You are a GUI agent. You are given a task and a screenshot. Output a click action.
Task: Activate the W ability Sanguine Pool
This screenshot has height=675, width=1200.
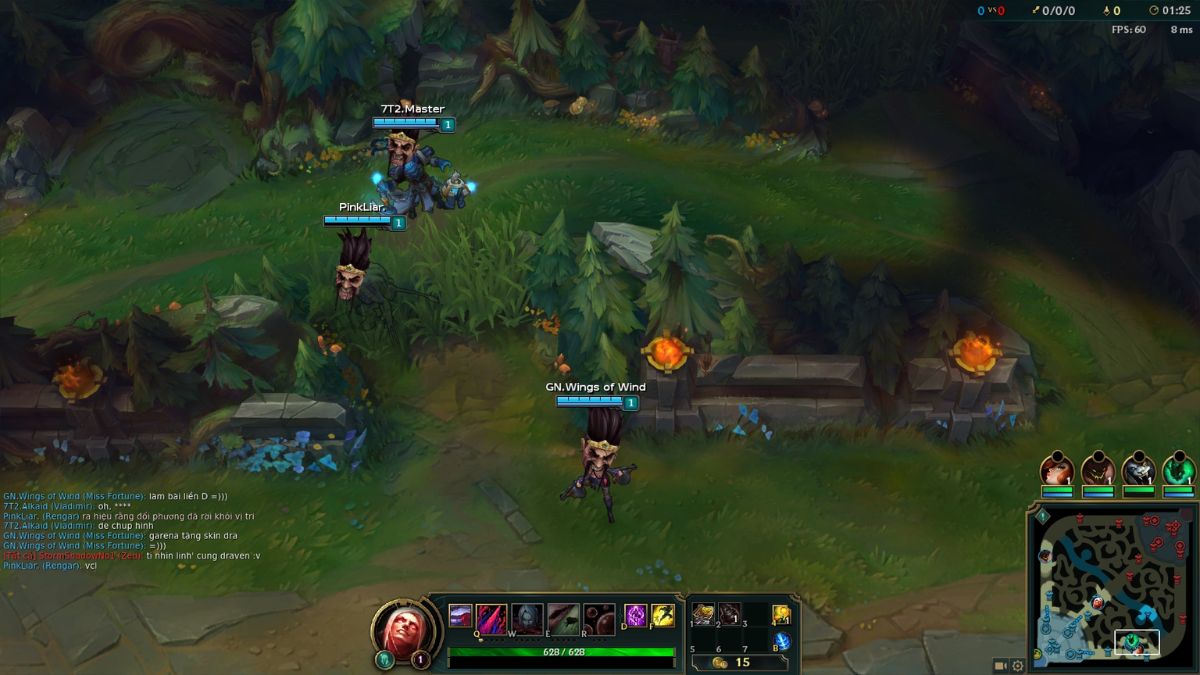(x=527, y=617)
